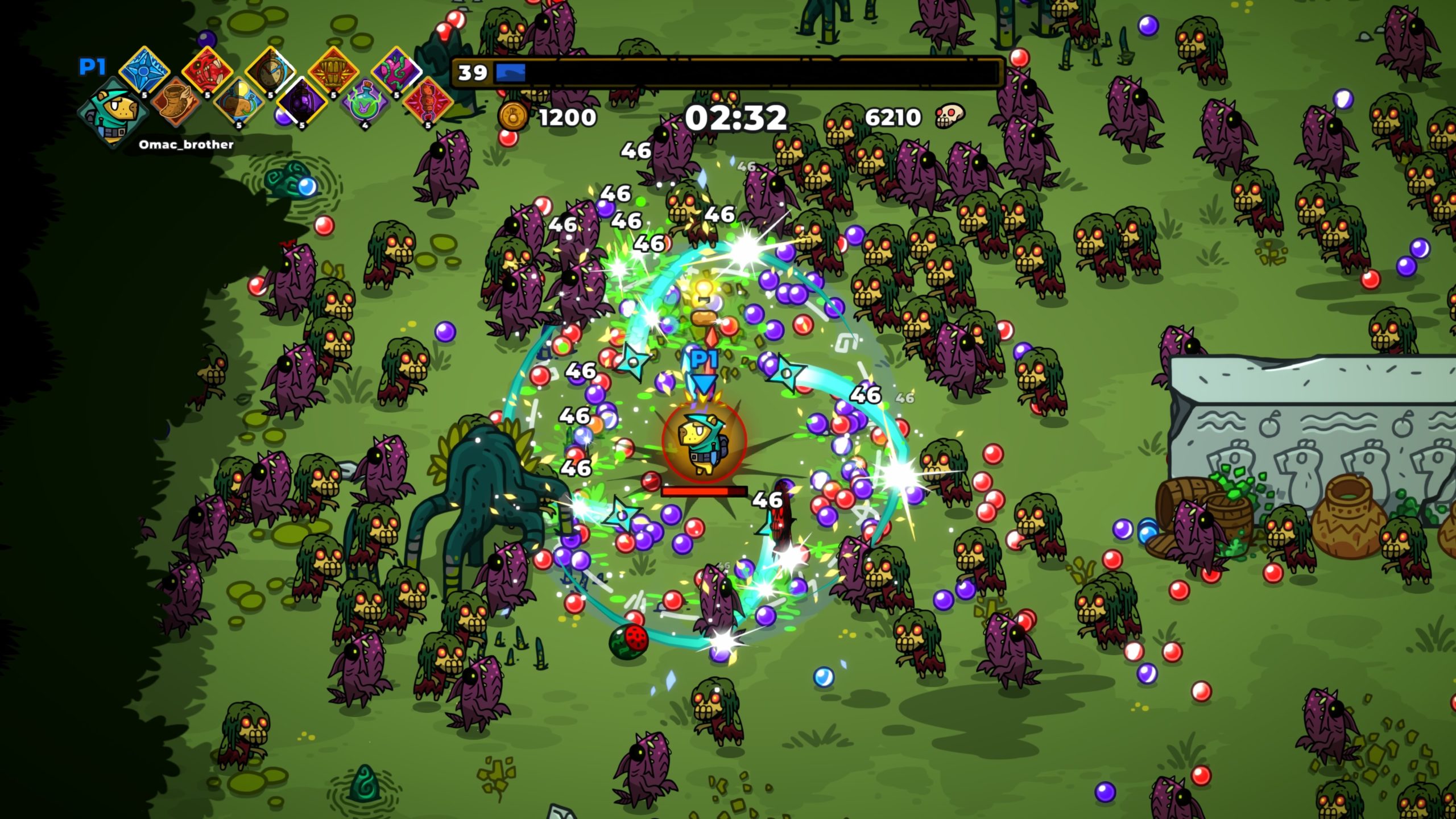The height and width of the screenshot is (819, 1456).
Task: Select the red skull weapon icon
Action: tap(207, 71)
